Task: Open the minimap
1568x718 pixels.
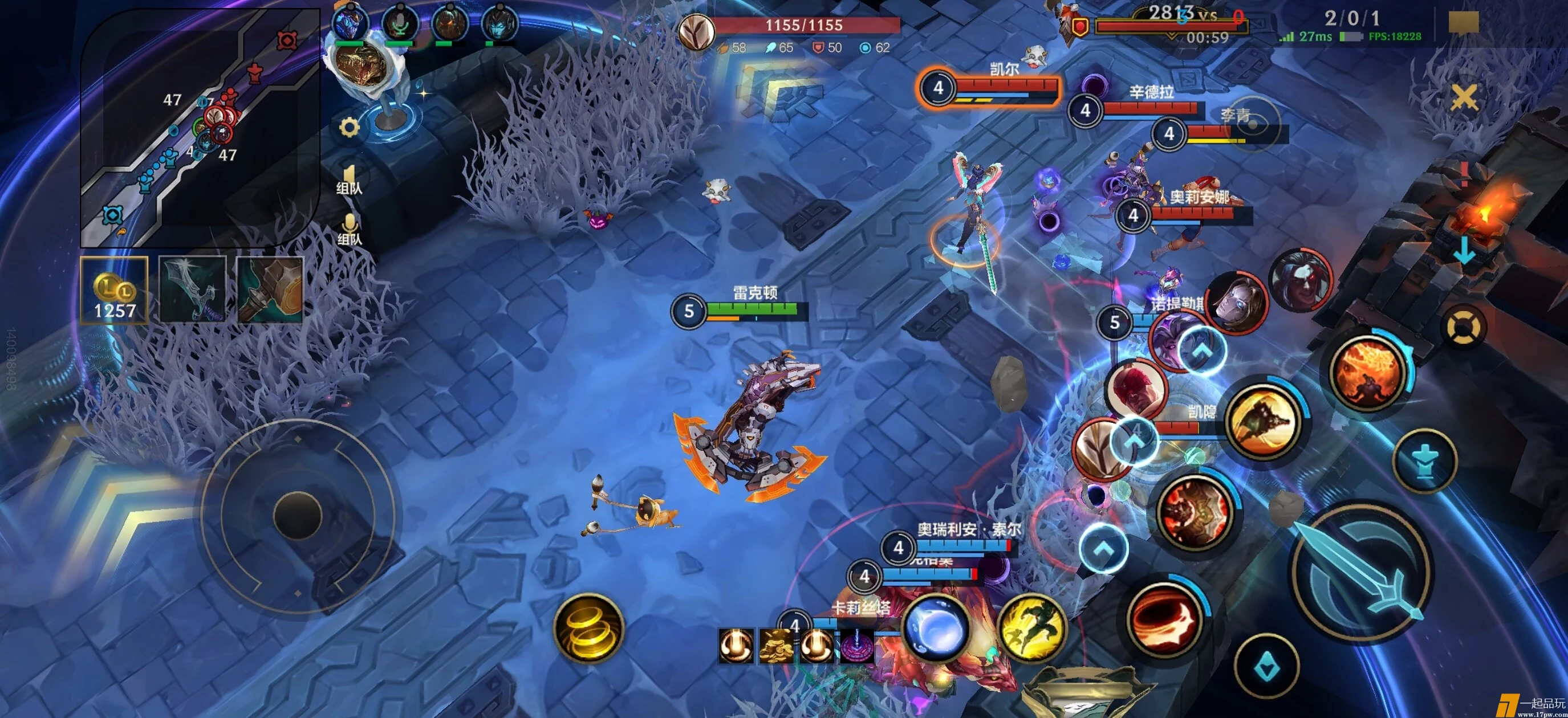Action: 200,128
